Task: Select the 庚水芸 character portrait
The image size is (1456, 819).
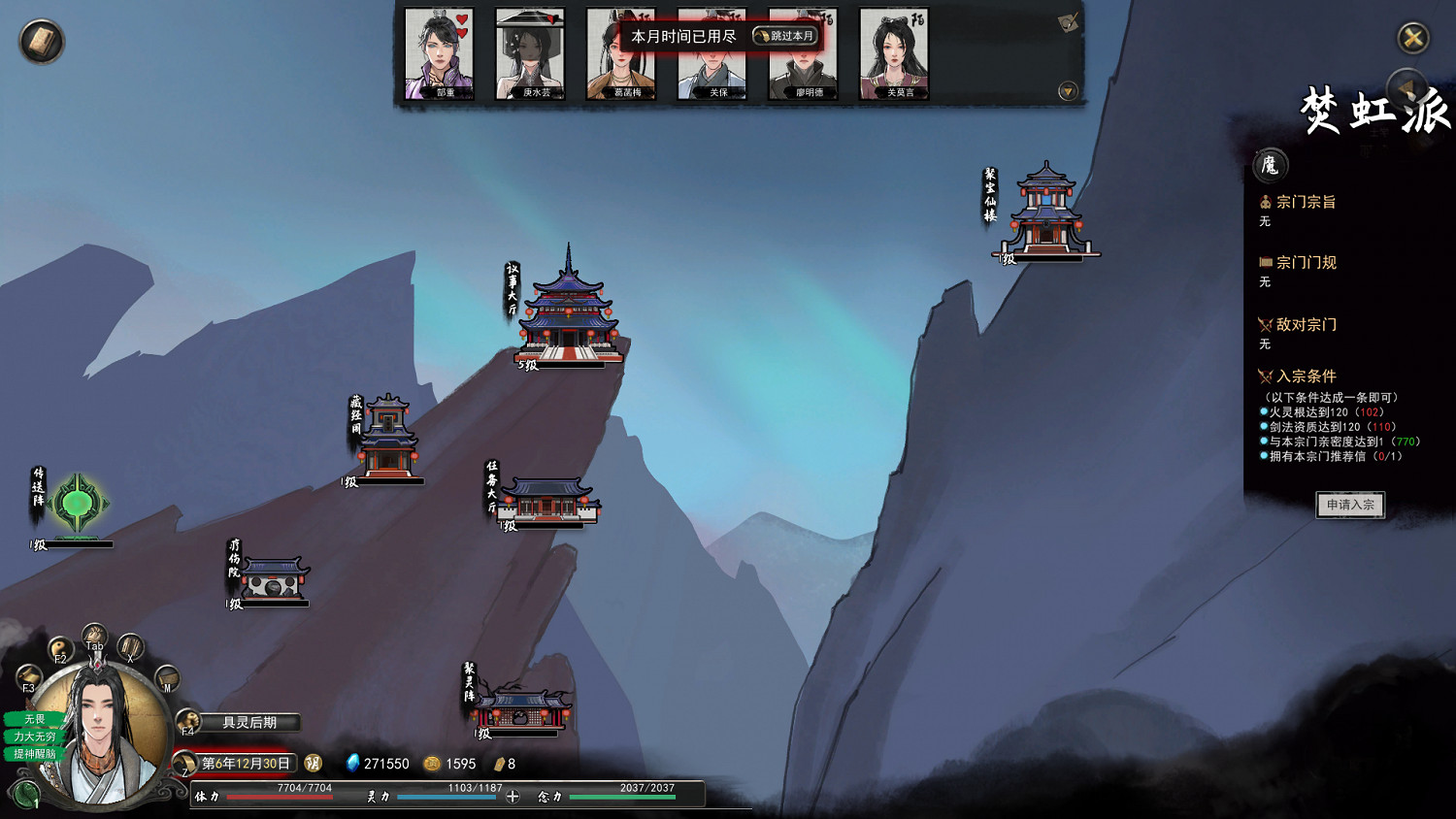Action: (x=530, y=52)
